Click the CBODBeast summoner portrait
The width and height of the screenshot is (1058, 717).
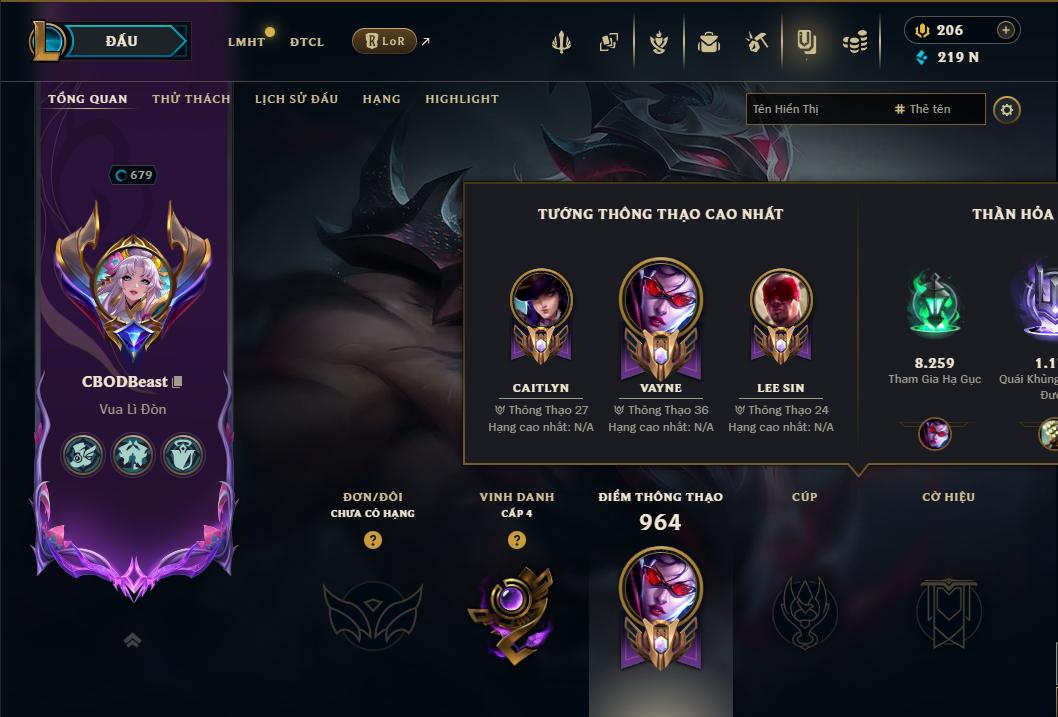click(133, 284)
